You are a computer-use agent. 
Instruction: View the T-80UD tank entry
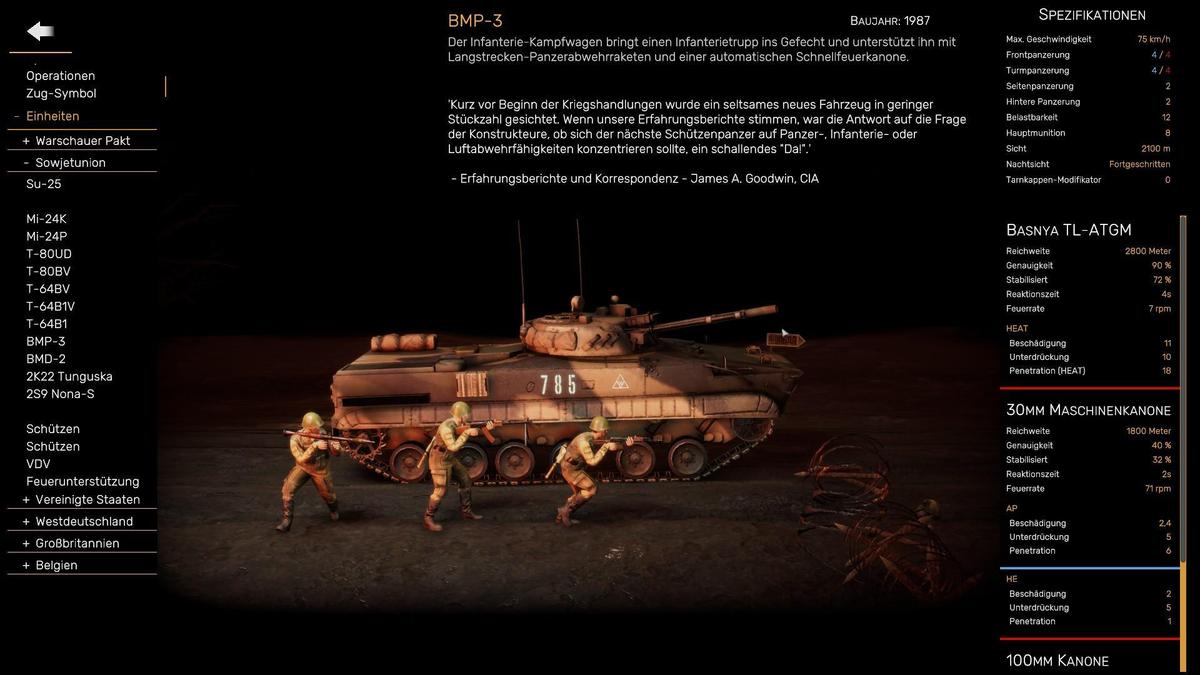pos(49,254)
